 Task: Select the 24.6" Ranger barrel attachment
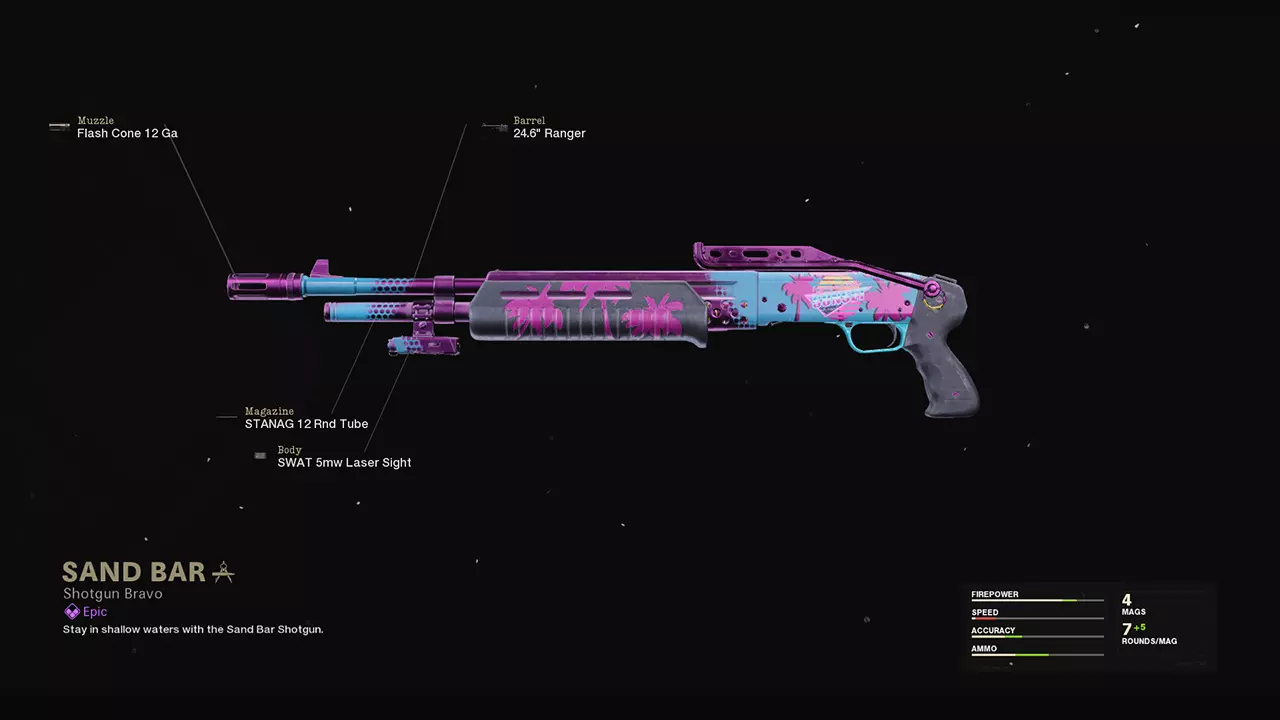549,133
